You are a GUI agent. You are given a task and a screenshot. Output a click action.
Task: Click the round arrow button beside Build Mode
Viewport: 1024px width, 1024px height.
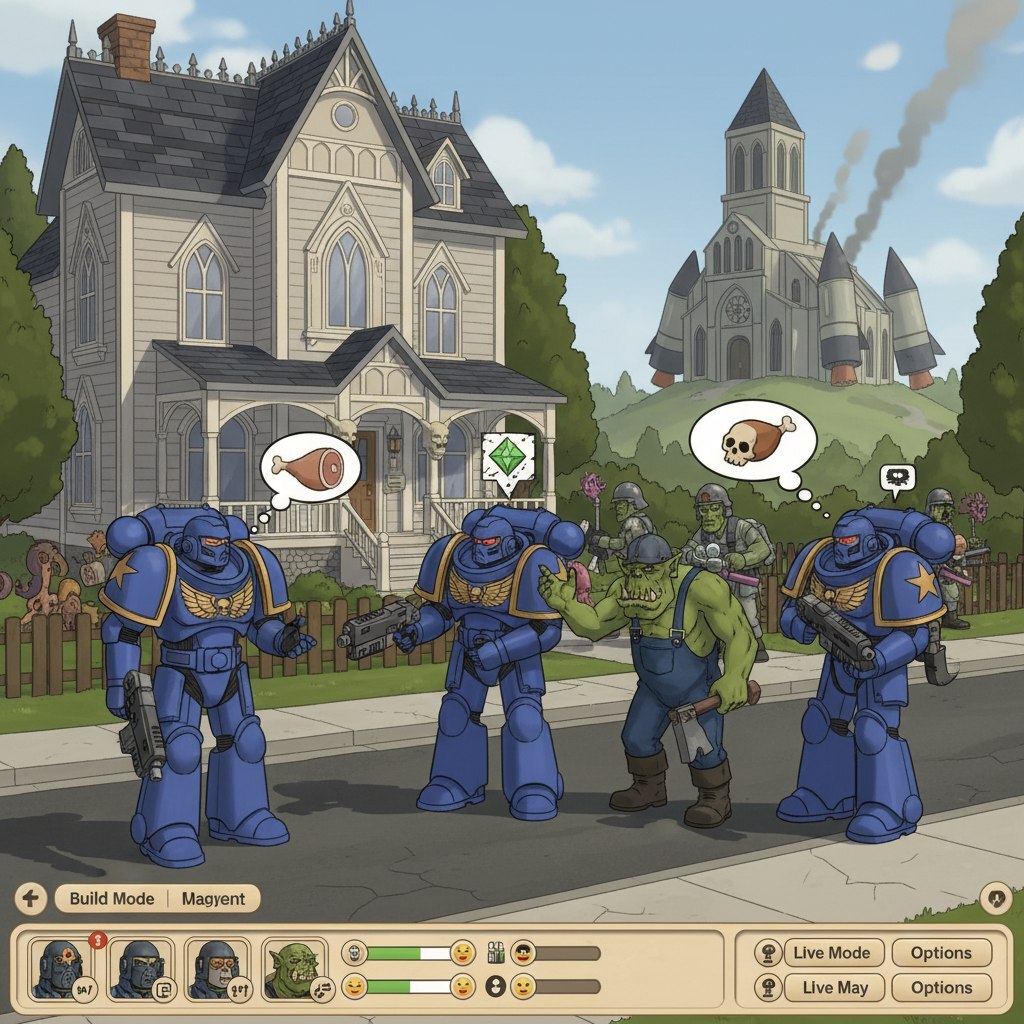30,898
